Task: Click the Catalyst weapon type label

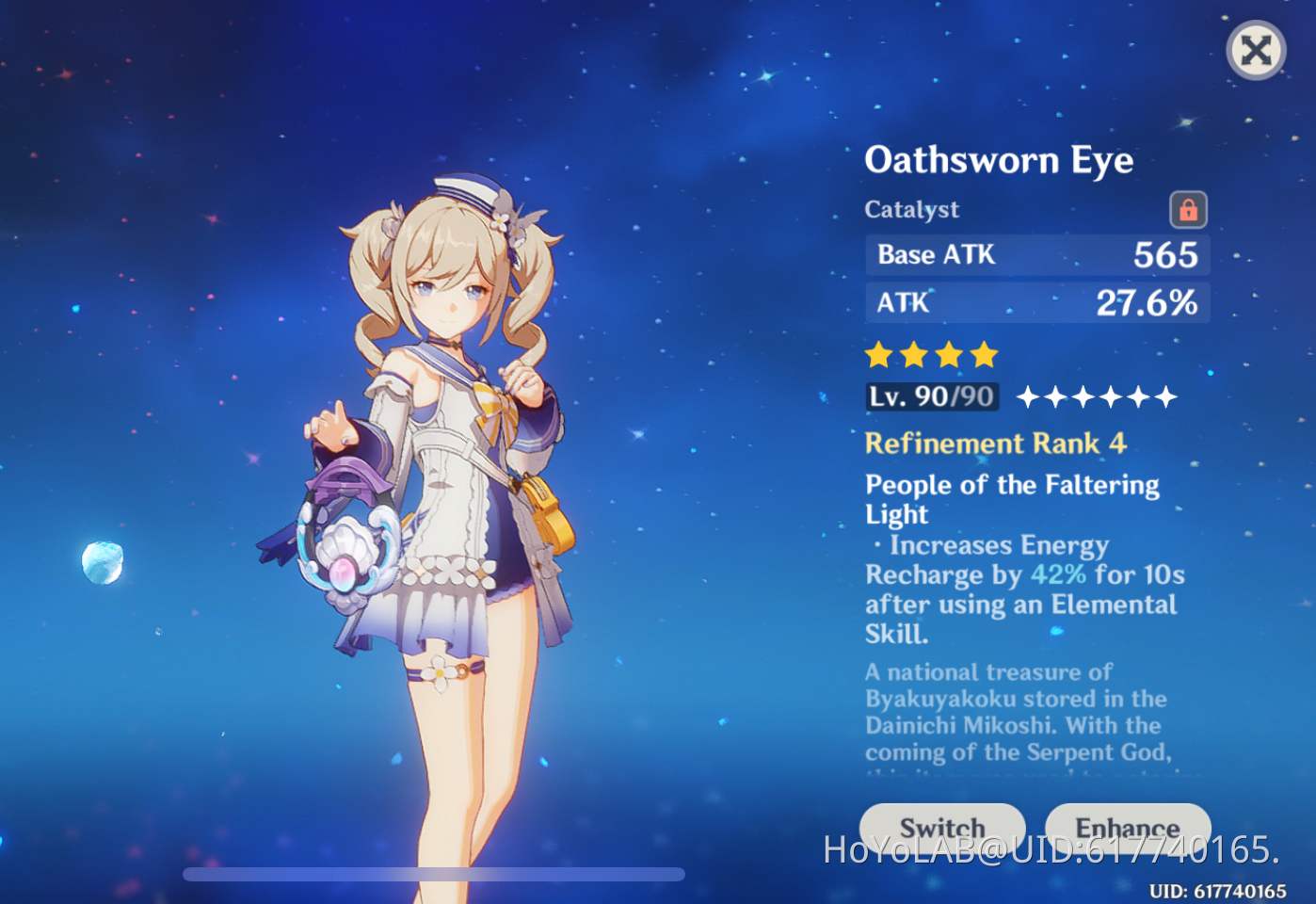Action: tap(911, 210)
